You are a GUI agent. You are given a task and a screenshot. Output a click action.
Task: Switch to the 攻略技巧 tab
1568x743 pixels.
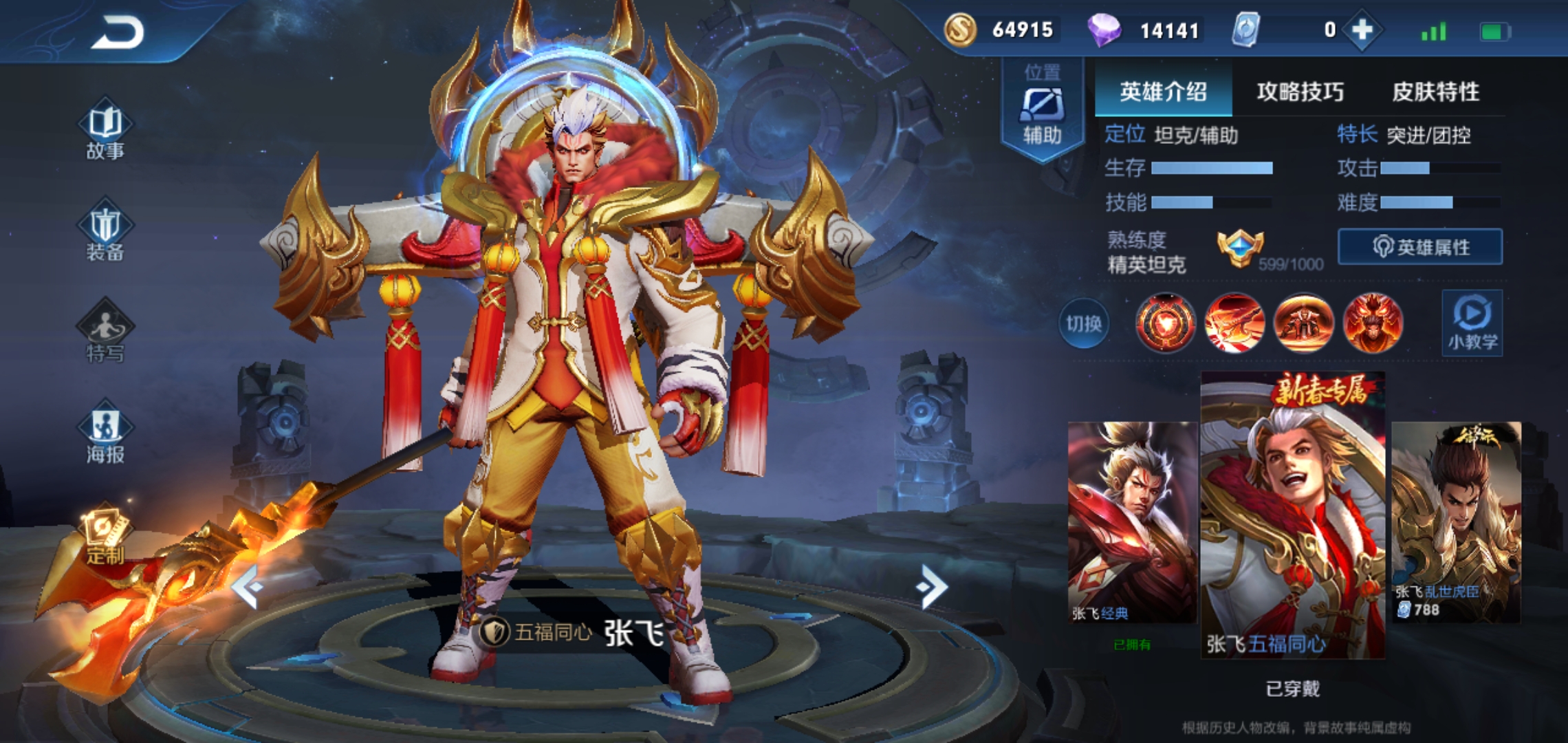1300,91
